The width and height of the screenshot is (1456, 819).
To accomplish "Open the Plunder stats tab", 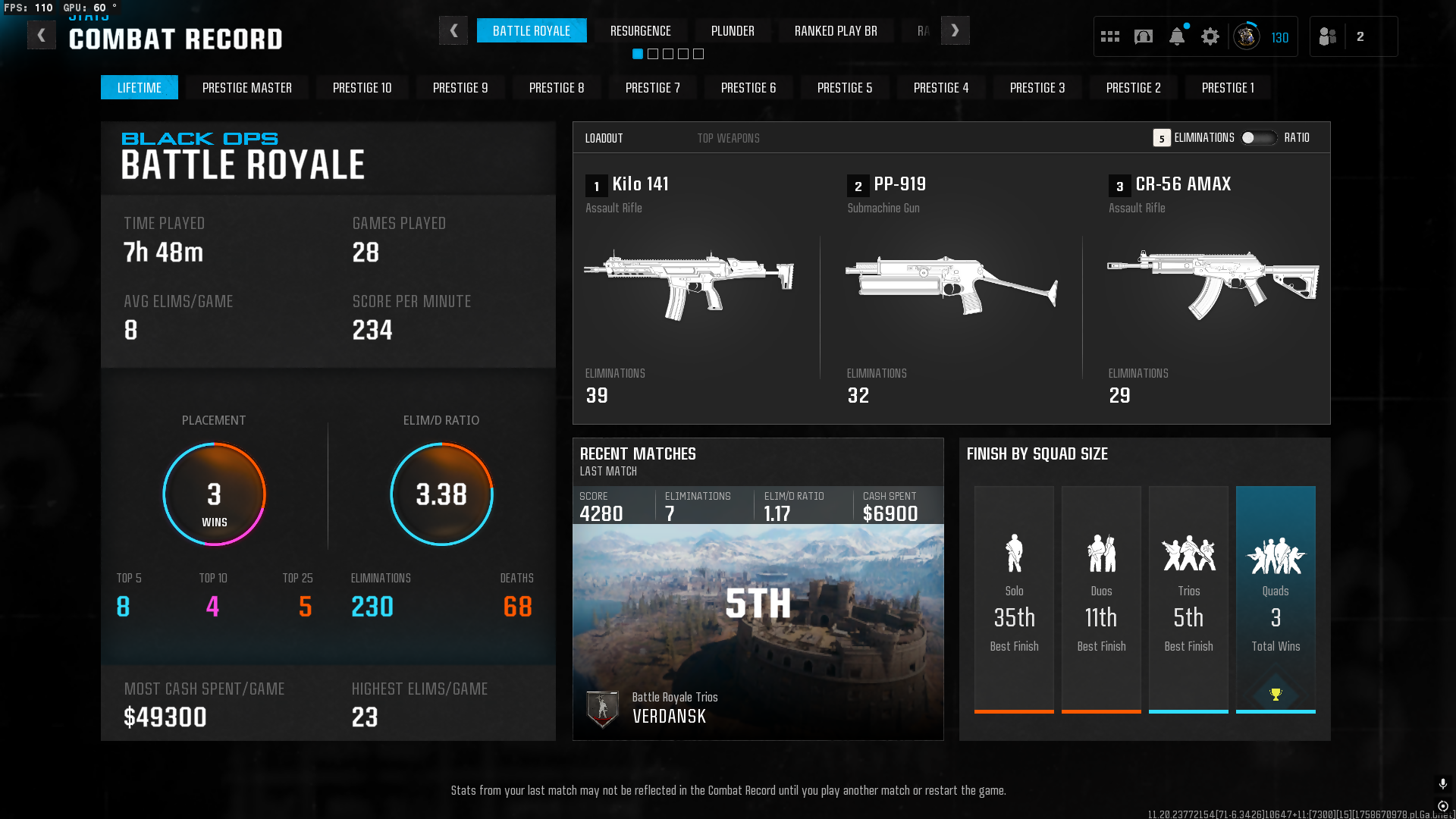I will (732, 31).
